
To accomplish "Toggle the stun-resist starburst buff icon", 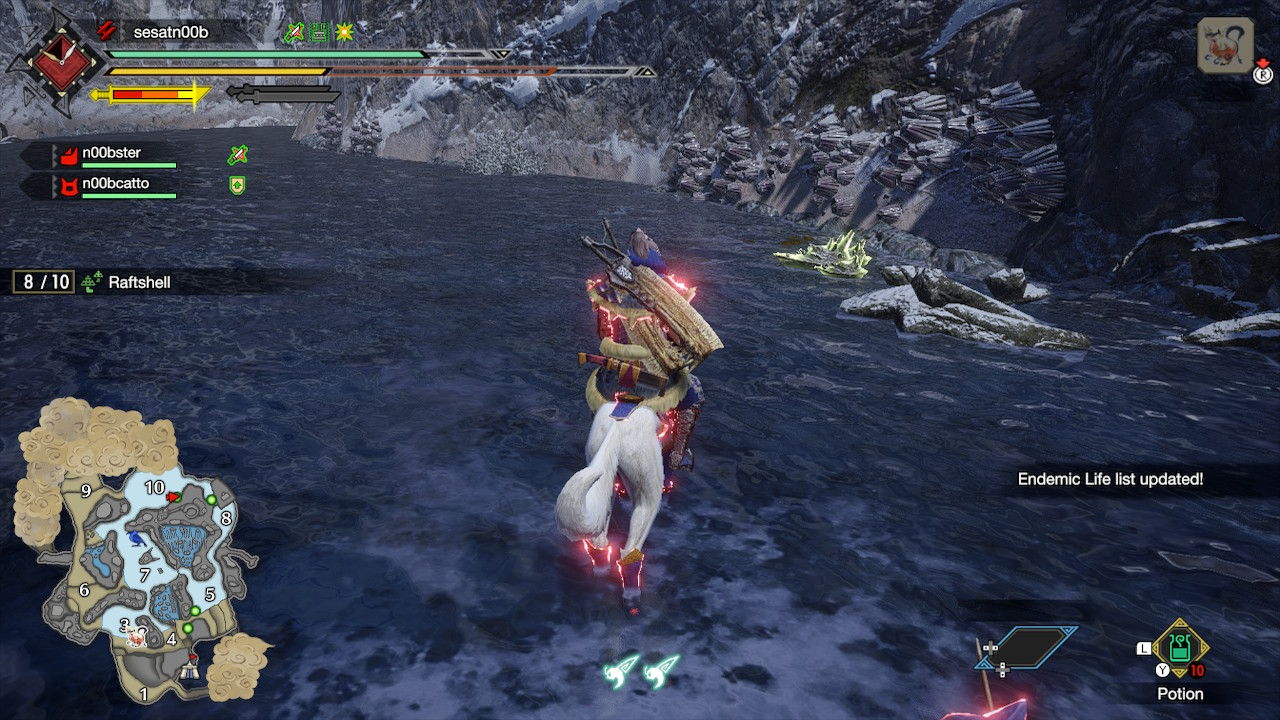I will click(346, 32).
